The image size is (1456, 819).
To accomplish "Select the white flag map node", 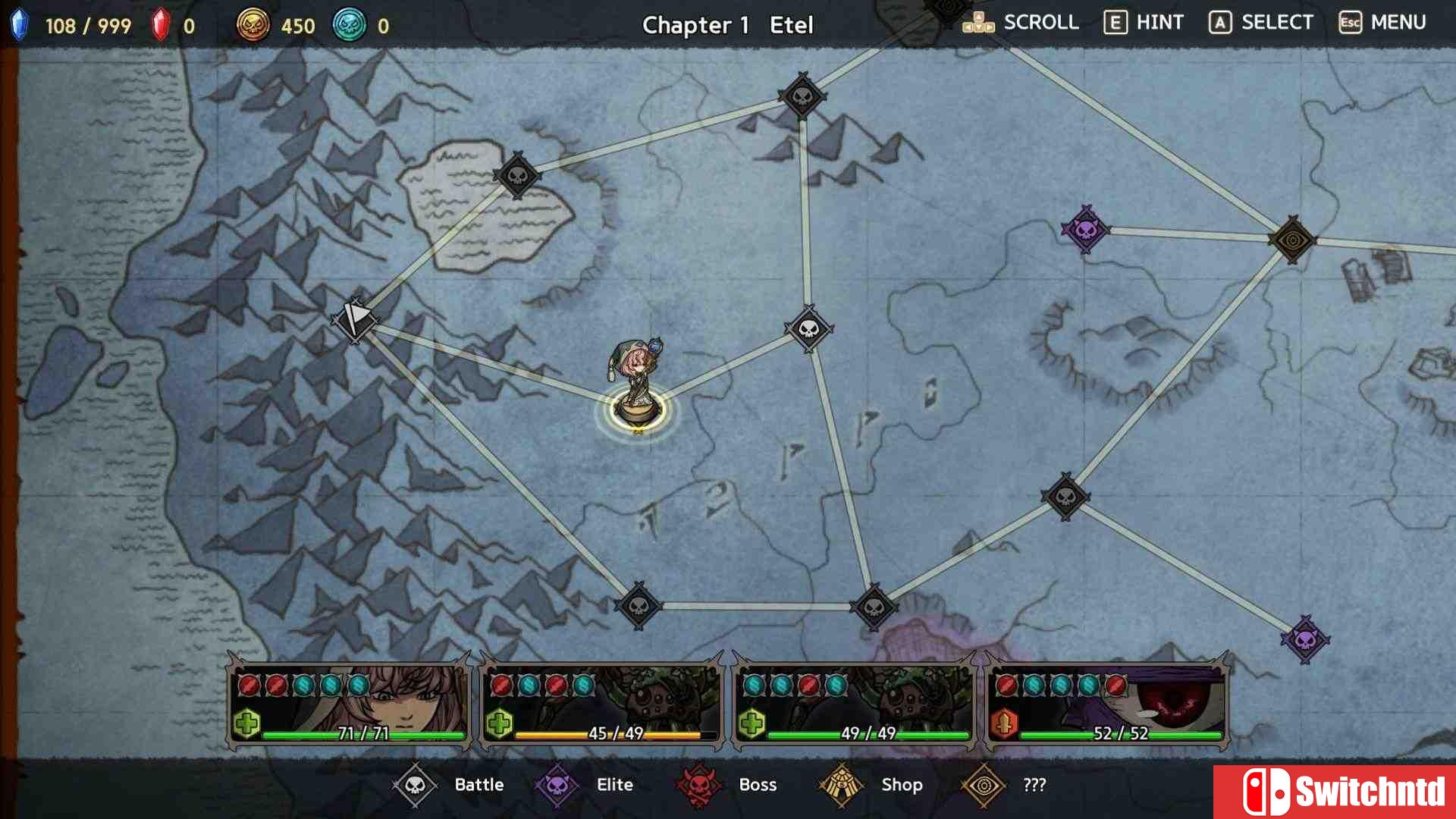I will pyautogui.click(x=354, y=321).
